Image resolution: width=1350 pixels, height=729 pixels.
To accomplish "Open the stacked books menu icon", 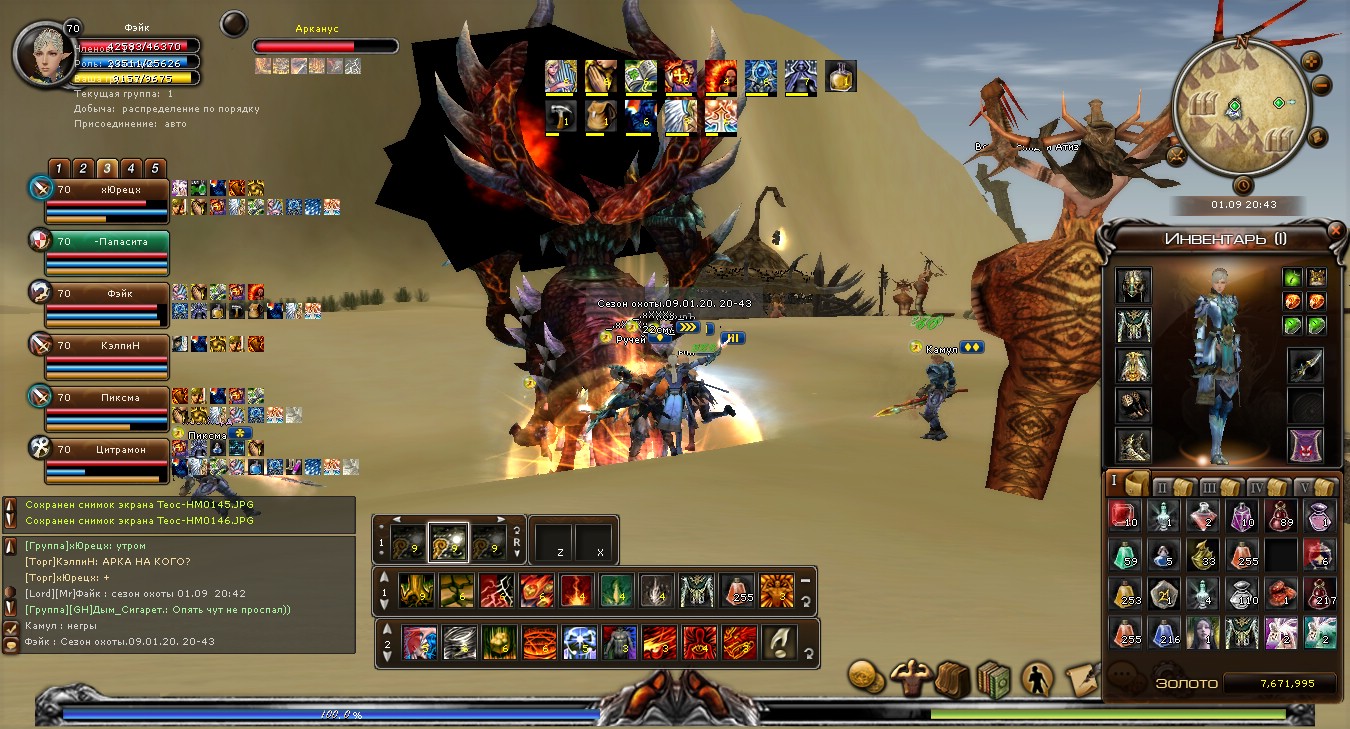I will [x=993, y=679].
